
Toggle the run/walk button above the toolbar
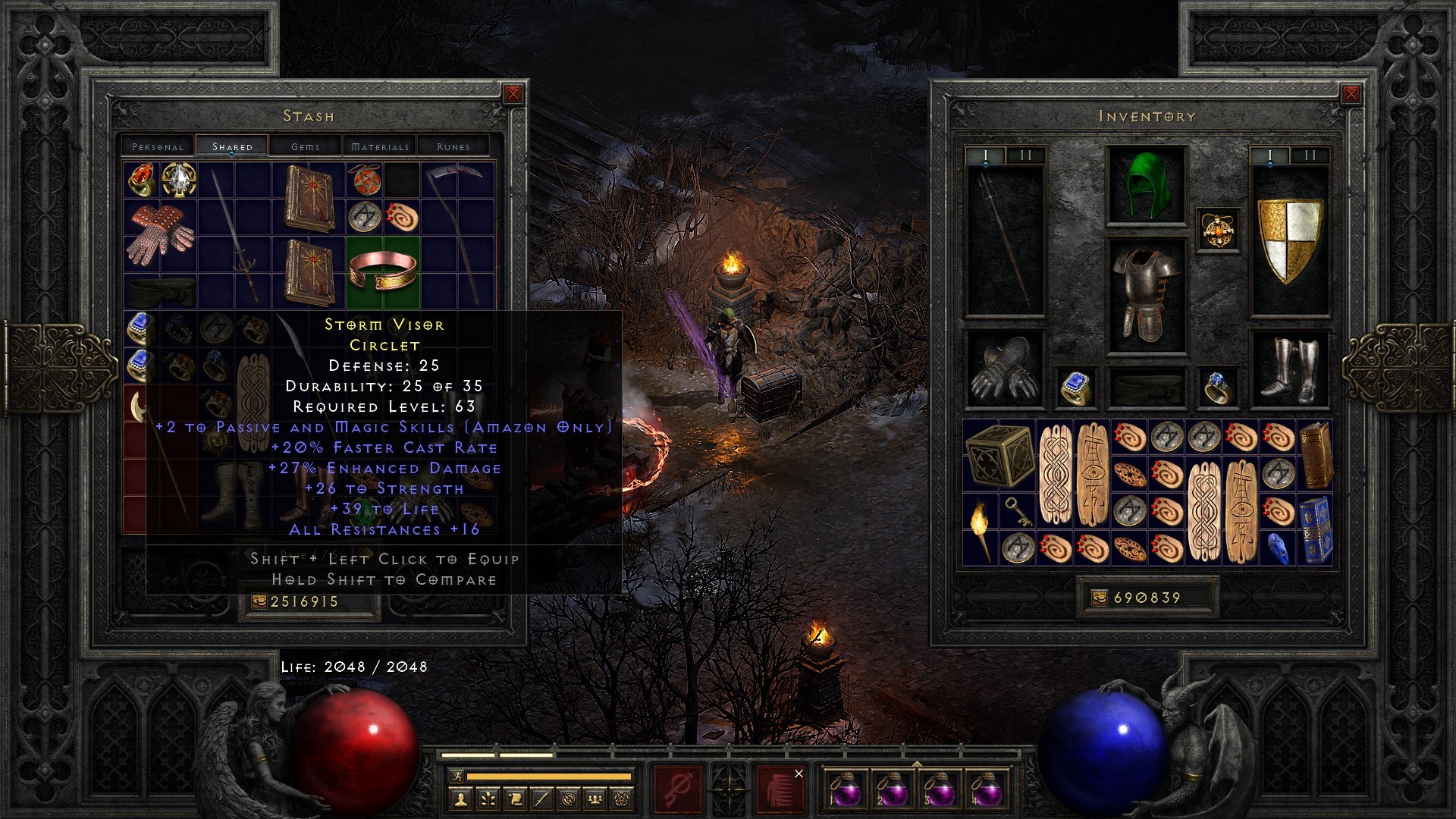click(458, 776)
